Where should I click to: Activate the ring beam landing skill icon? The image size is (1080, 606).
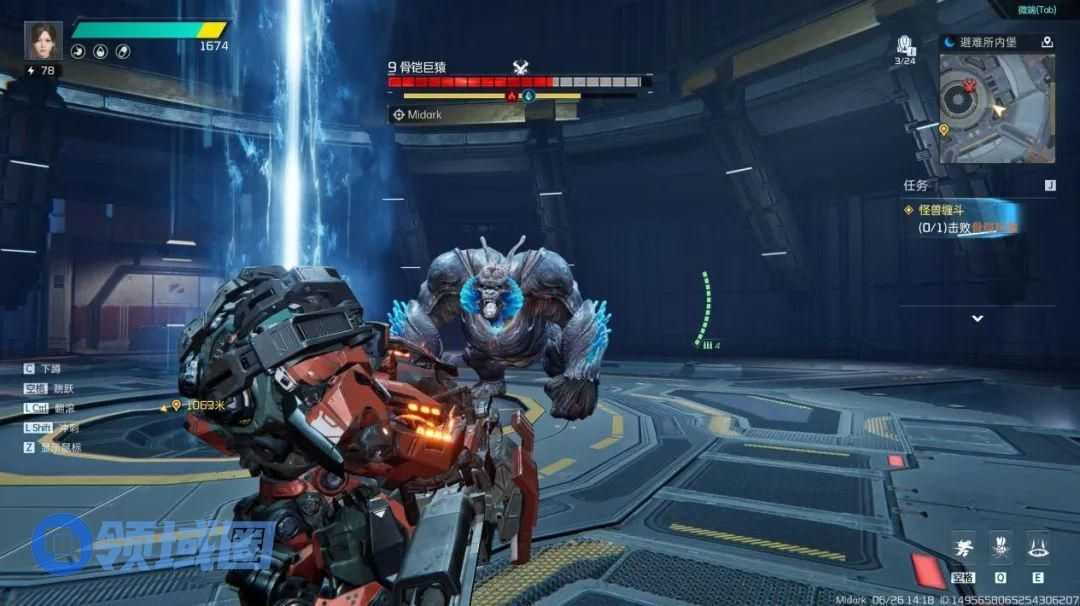pyautogui.click(x=1037, y=548)
